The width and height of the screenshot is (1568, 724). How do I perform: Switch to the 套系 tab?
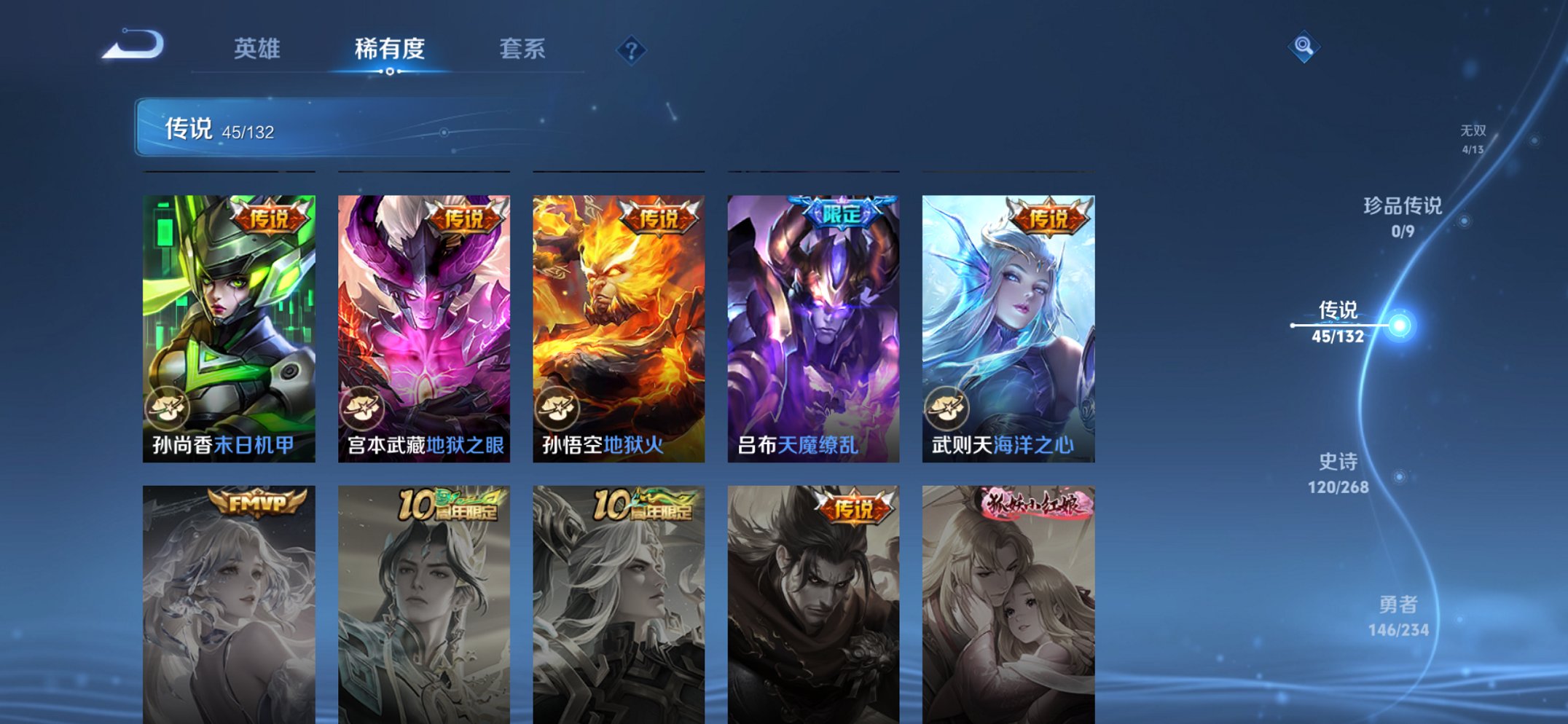tap(523, 48)
